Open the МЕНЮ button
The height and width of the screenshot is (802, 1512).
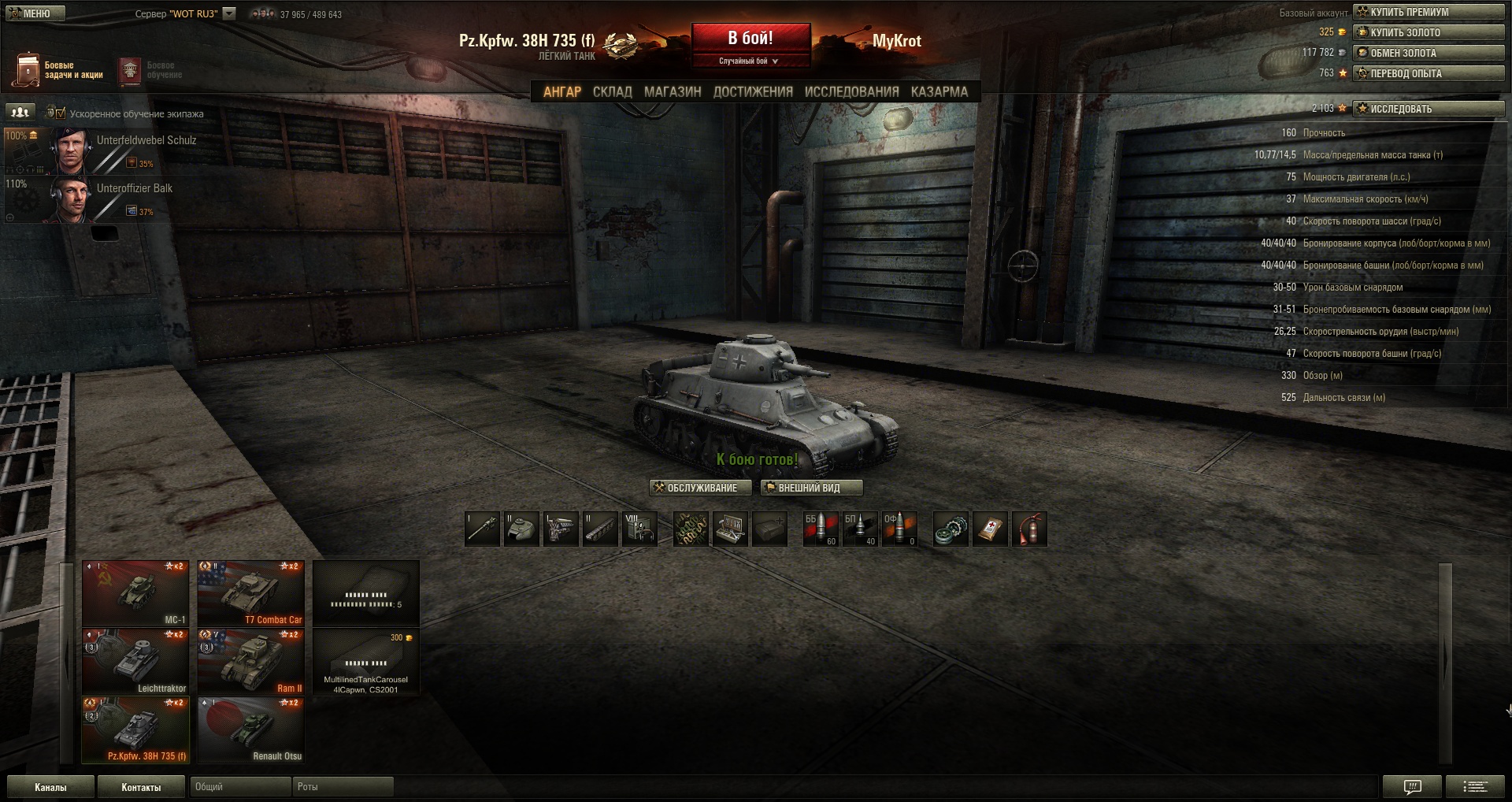[35, 13]
